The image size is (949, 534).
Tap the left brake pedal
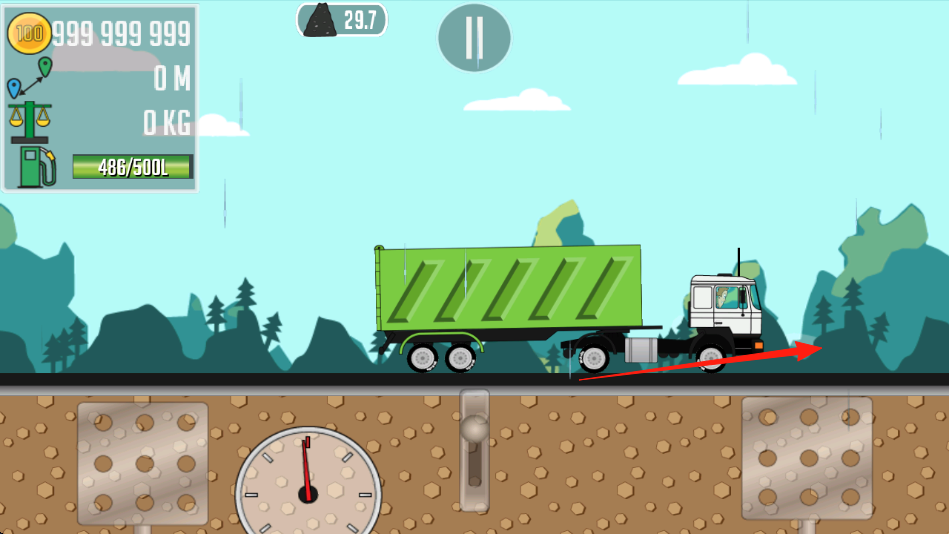(x=143, y=462)
